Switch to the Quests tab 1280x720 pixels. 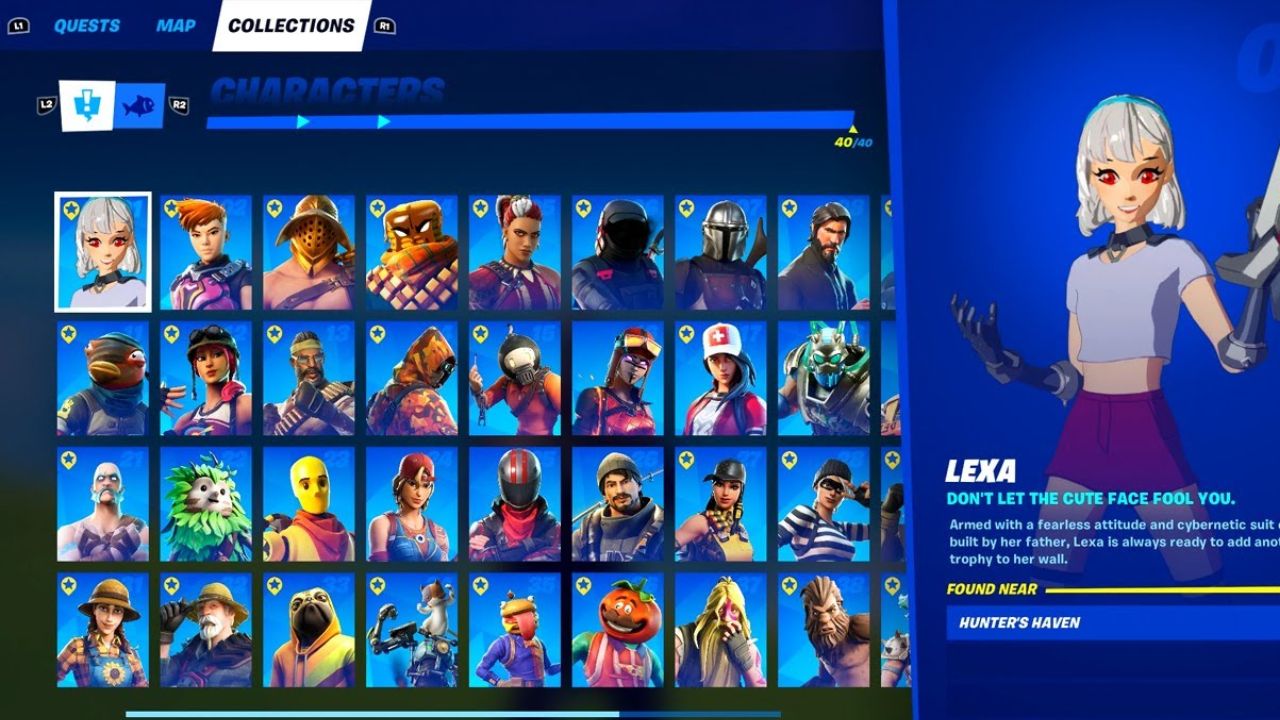pyautogui.click(x=88, y=25)
